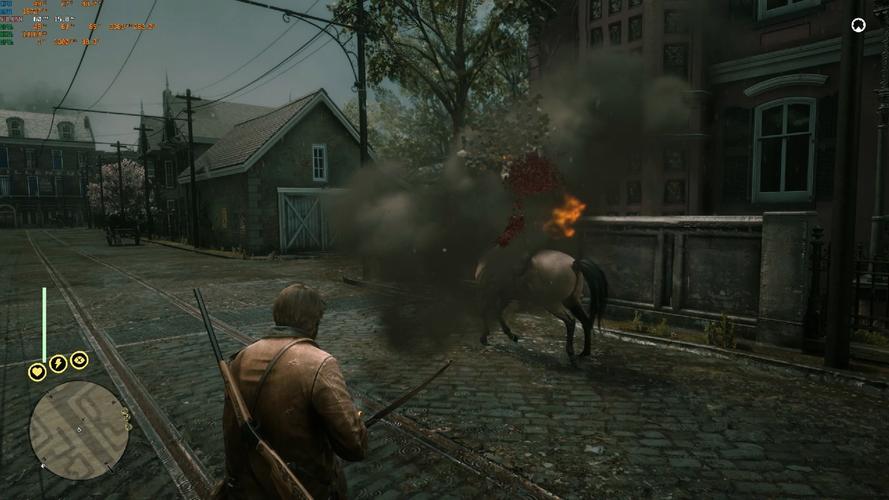Click the round white icon in the corner
The image size is (889, 500).
858,25
